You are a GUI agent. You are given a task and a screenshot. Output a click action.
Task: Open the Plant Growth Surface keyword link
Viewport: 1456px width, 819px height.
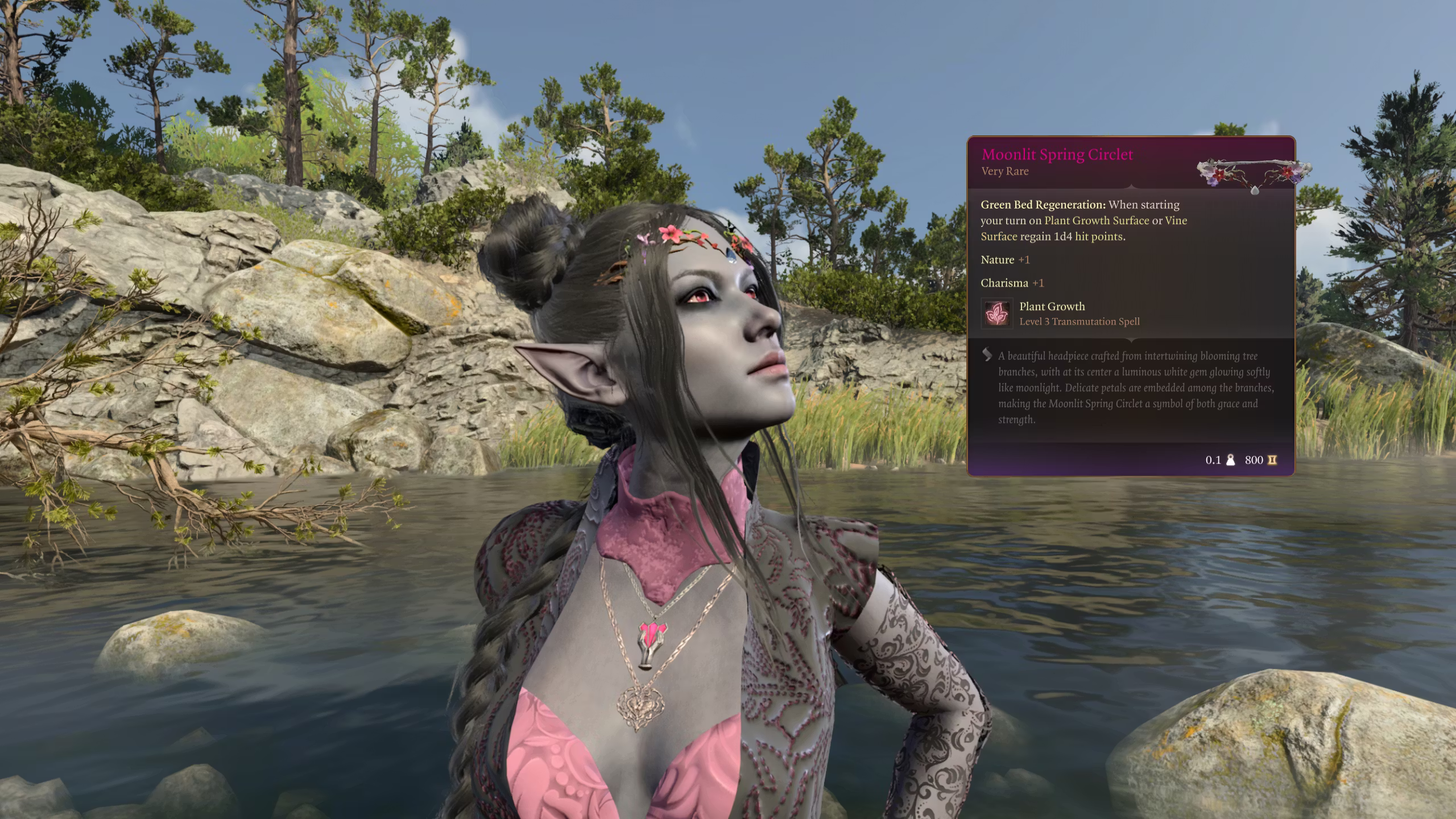click(x=1097, y=221)
